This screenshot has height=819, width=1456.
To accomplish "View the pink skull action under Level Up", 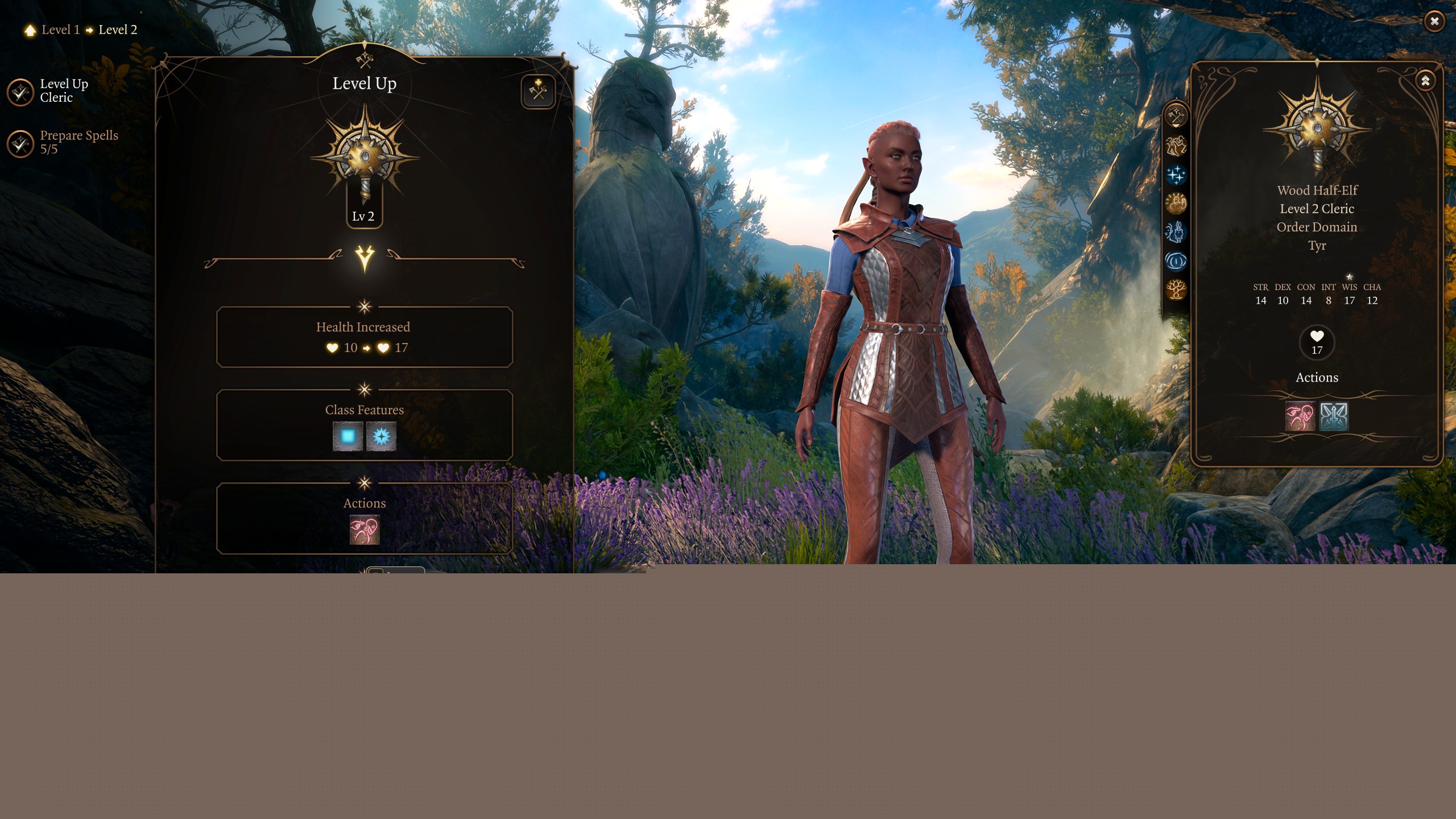I will click(364, 530).
